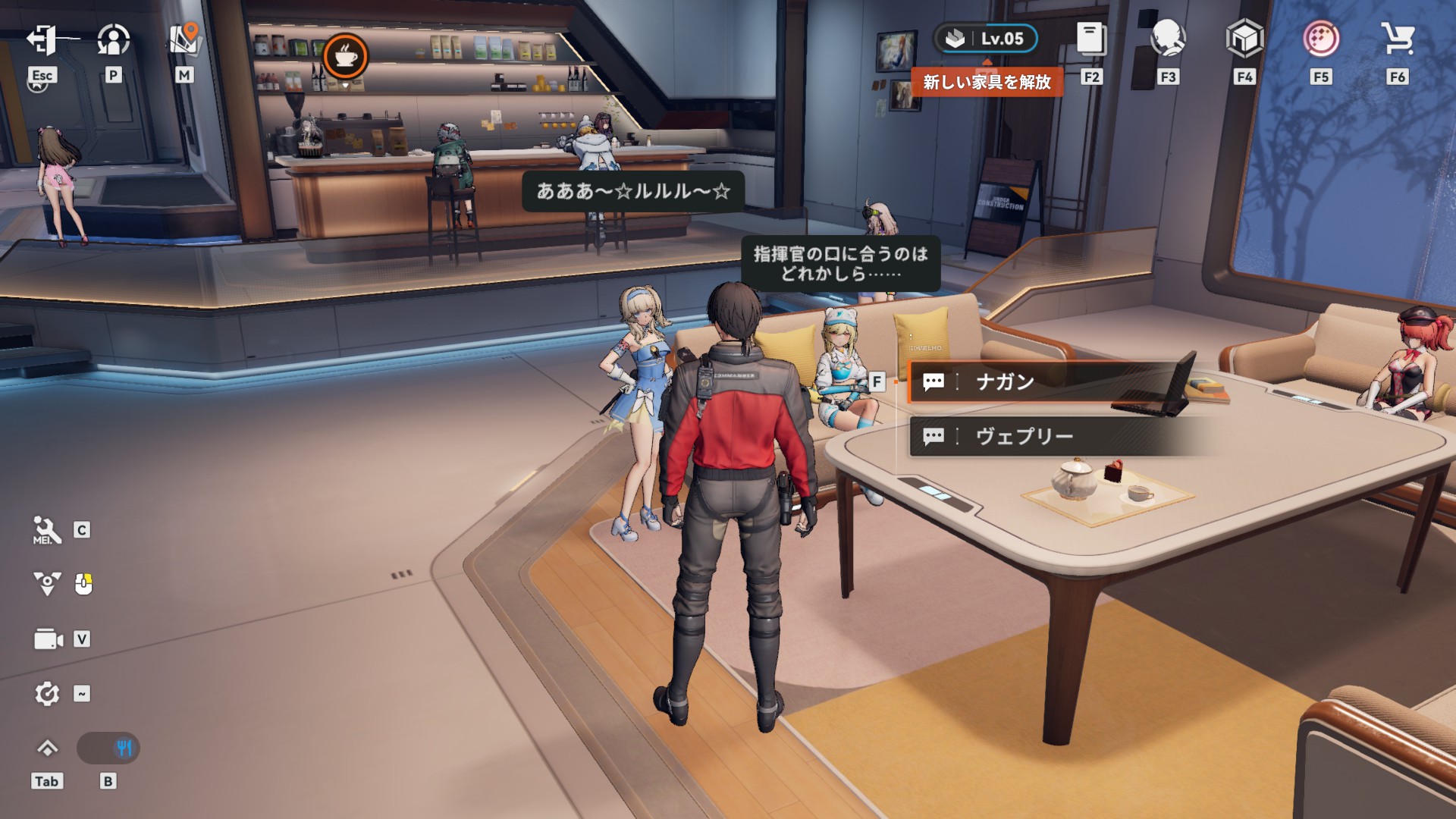Open the furniture cube icon
The image size is (1456, 819).
tap(1244, 39)
